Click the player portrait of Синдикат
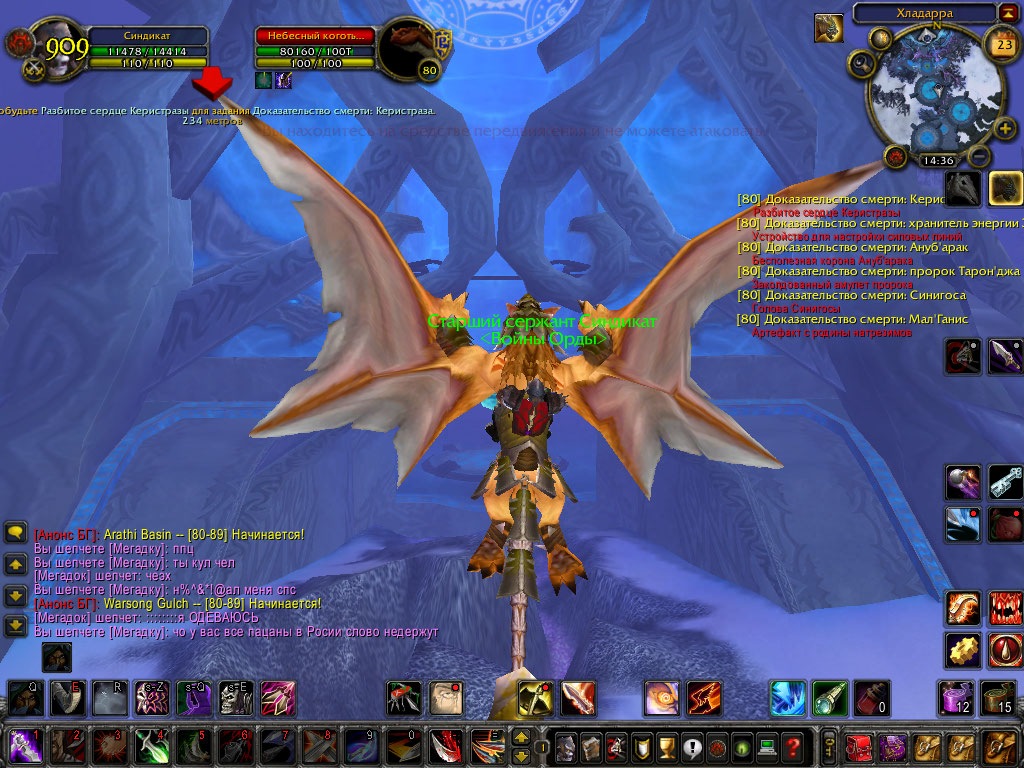 [x=50, y=48]
